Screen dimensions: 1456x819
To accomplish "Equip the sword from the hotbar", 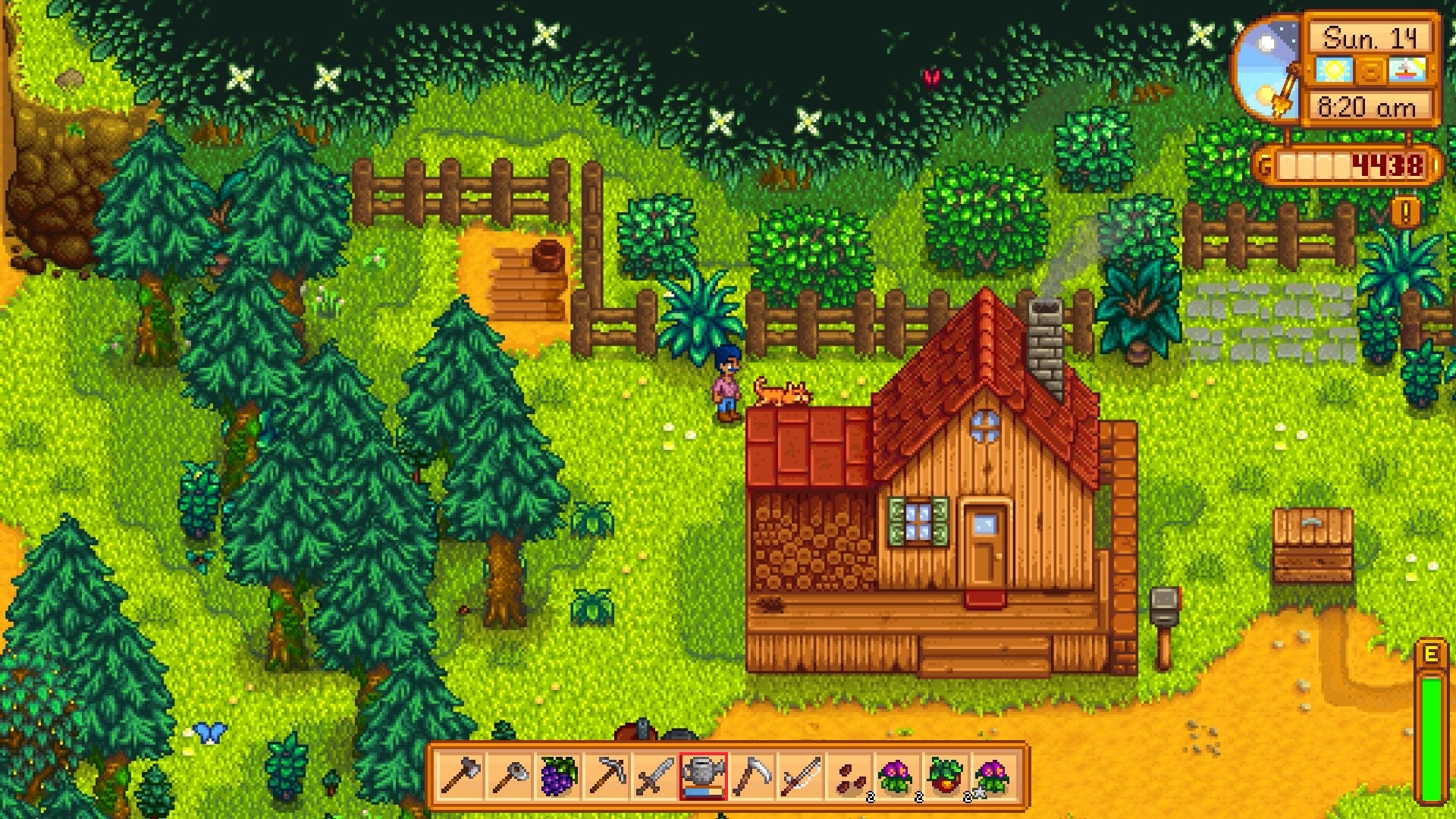I will pos(655,777).
